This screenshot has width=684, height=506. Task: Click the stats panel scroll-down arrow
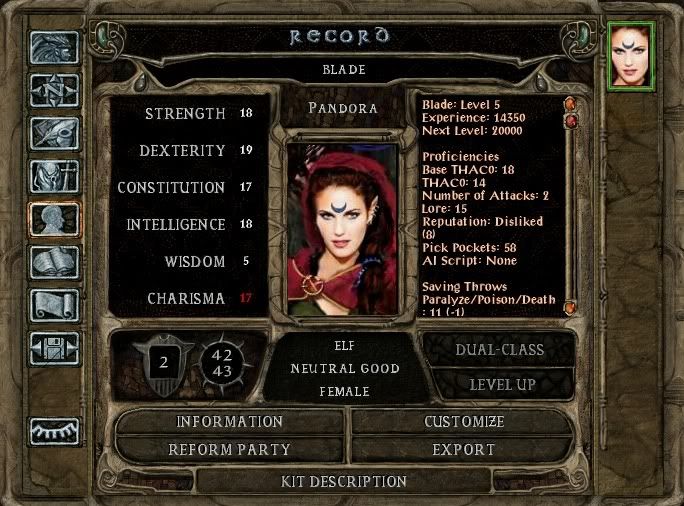[569, 308]
